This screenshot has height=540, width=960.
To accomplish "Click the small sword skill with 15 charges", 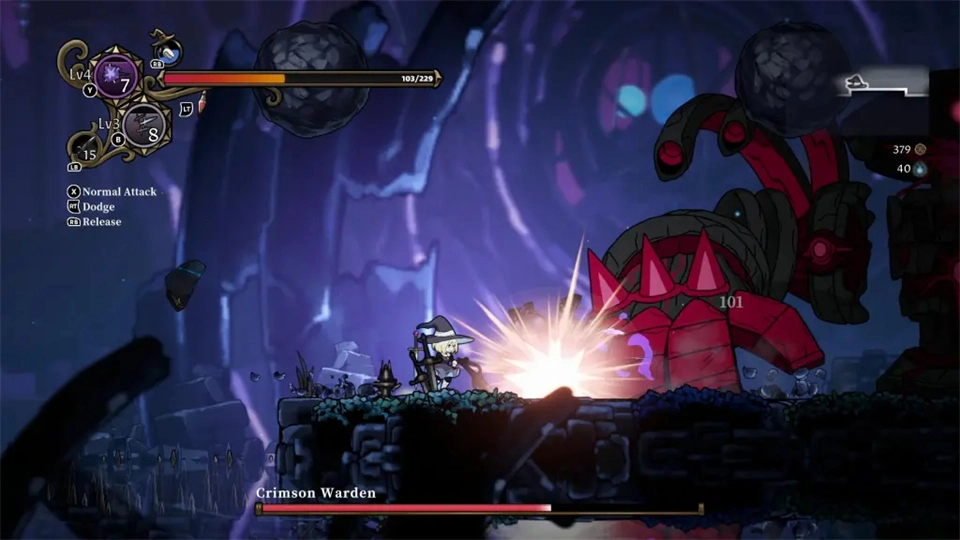I will point(88,150).
